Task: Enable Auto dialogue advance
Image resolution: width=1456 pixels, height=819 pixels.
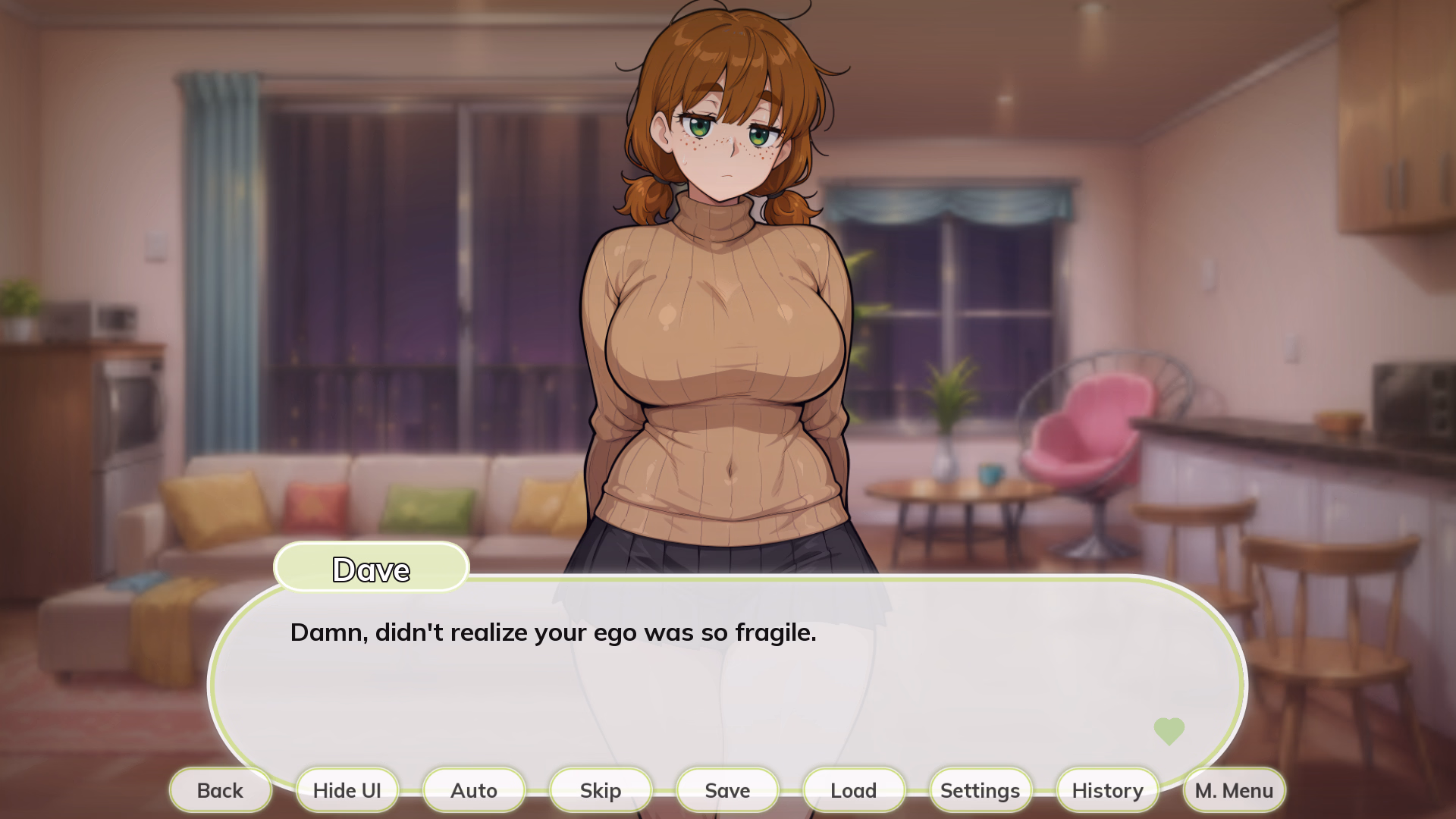Action: coord(473,790)
